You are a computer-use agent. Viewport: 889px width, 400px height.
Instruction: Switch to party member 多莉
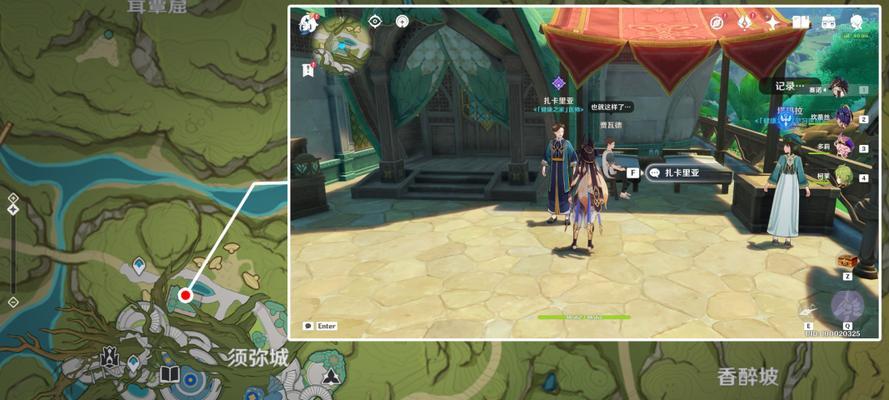pos(843,147)
